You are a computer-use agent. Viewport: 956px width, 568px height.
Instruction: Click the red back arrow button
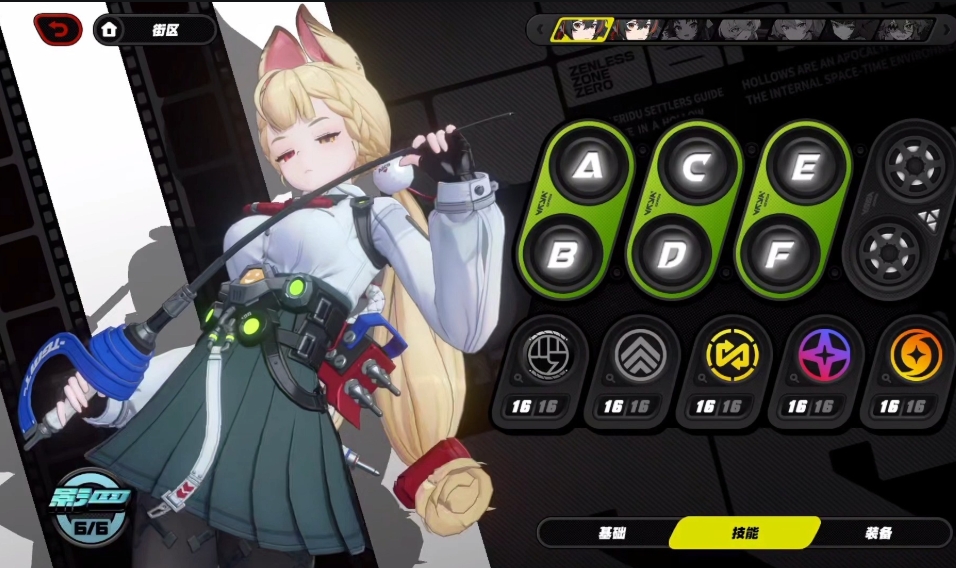58,30
